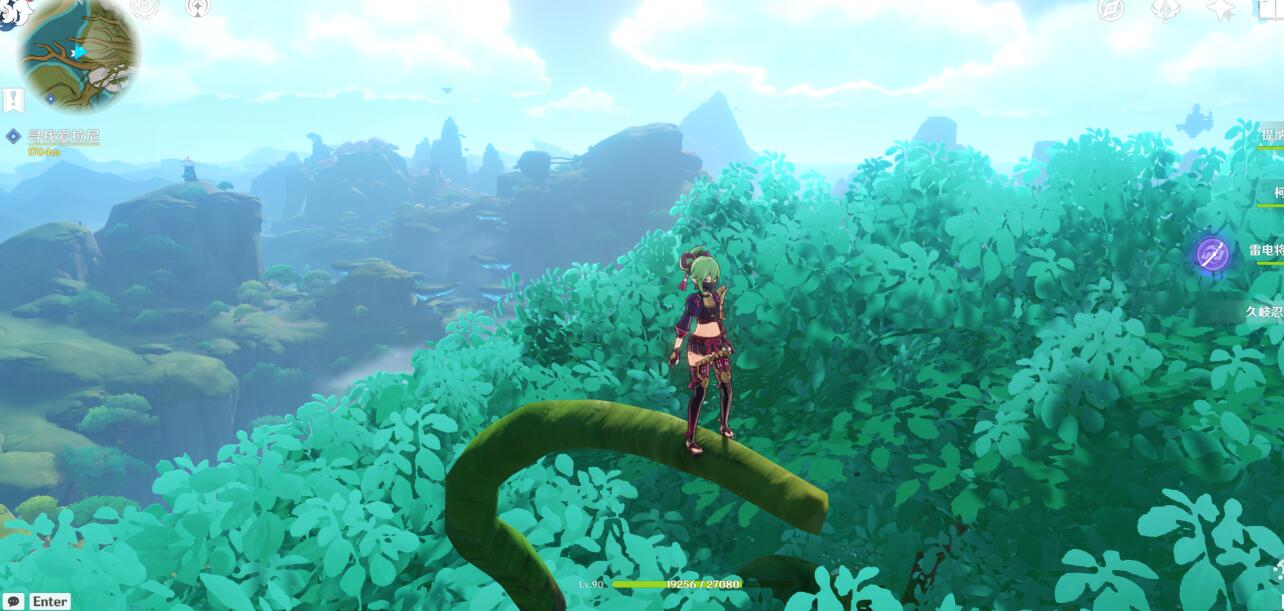The width and height of the screenshot is (1284, 611).
Task: Switch to party member 久岐忍
Action: pyautogui.click(x=1264, y=311)
